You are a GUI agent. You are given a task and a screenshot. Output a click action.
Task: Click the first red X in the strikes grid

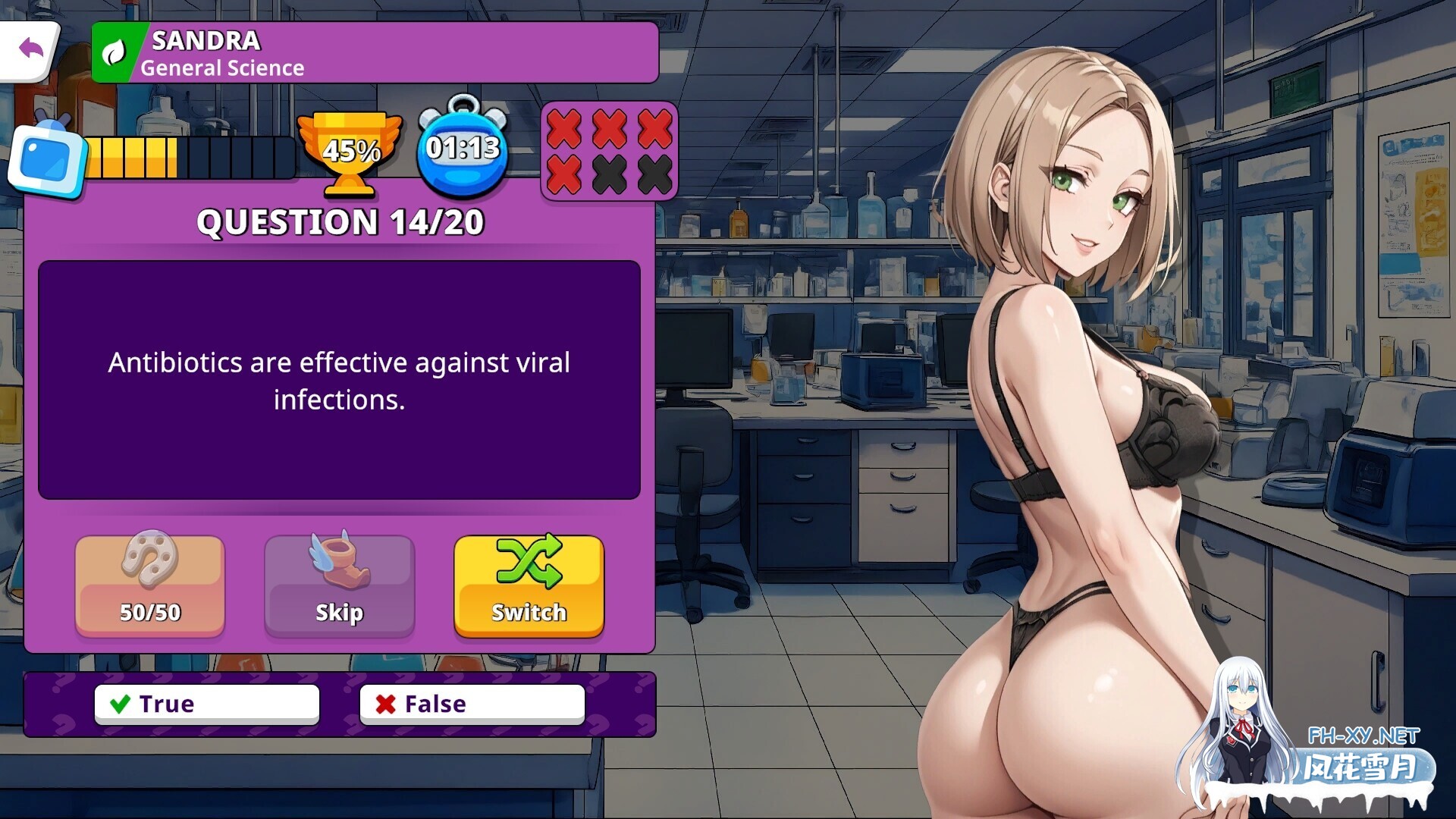pyautogui.click(x=562, y=129)
